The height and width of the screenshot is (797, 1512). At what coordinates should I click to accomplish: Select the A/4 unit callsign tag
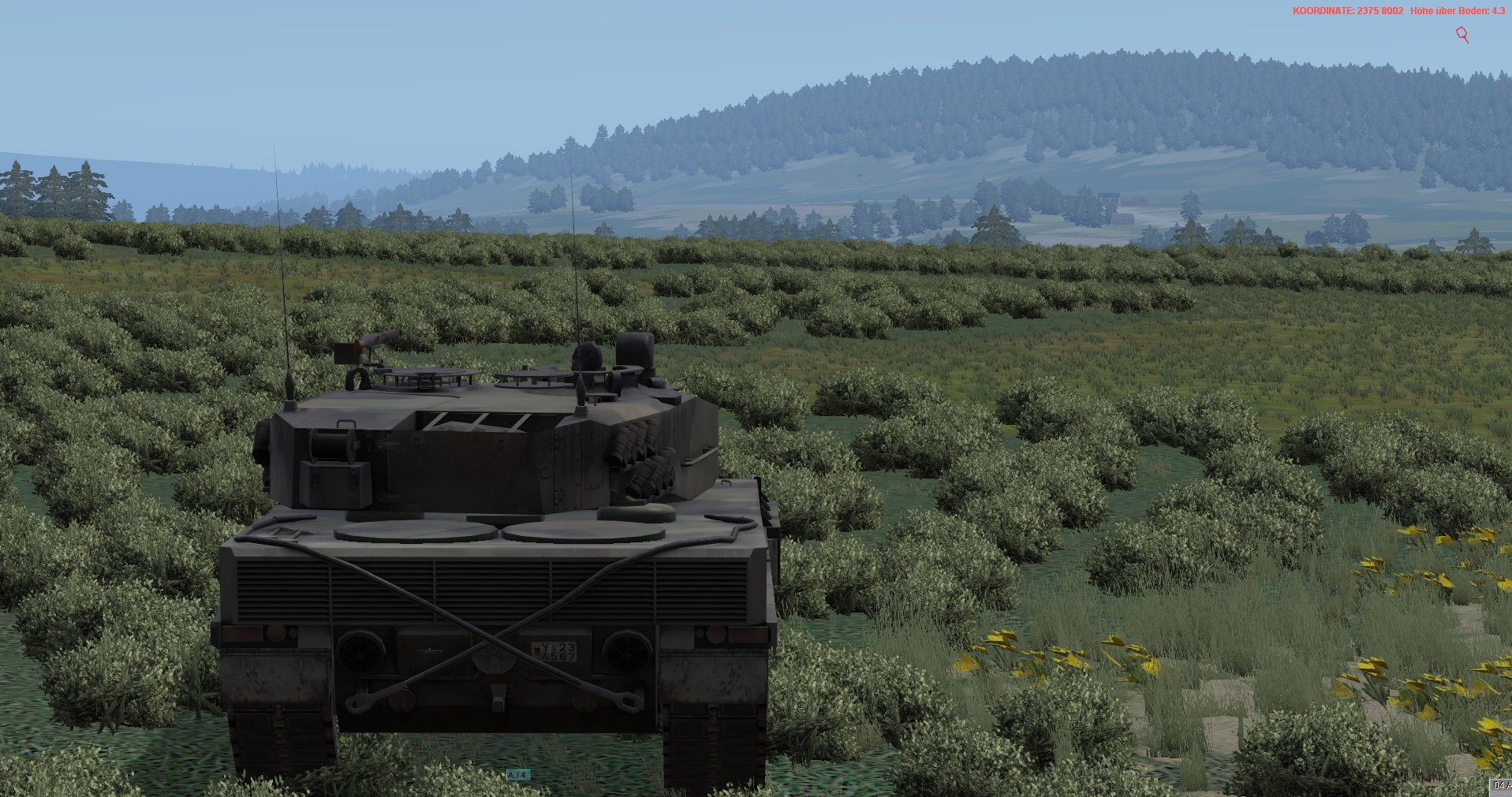[518, 776]
